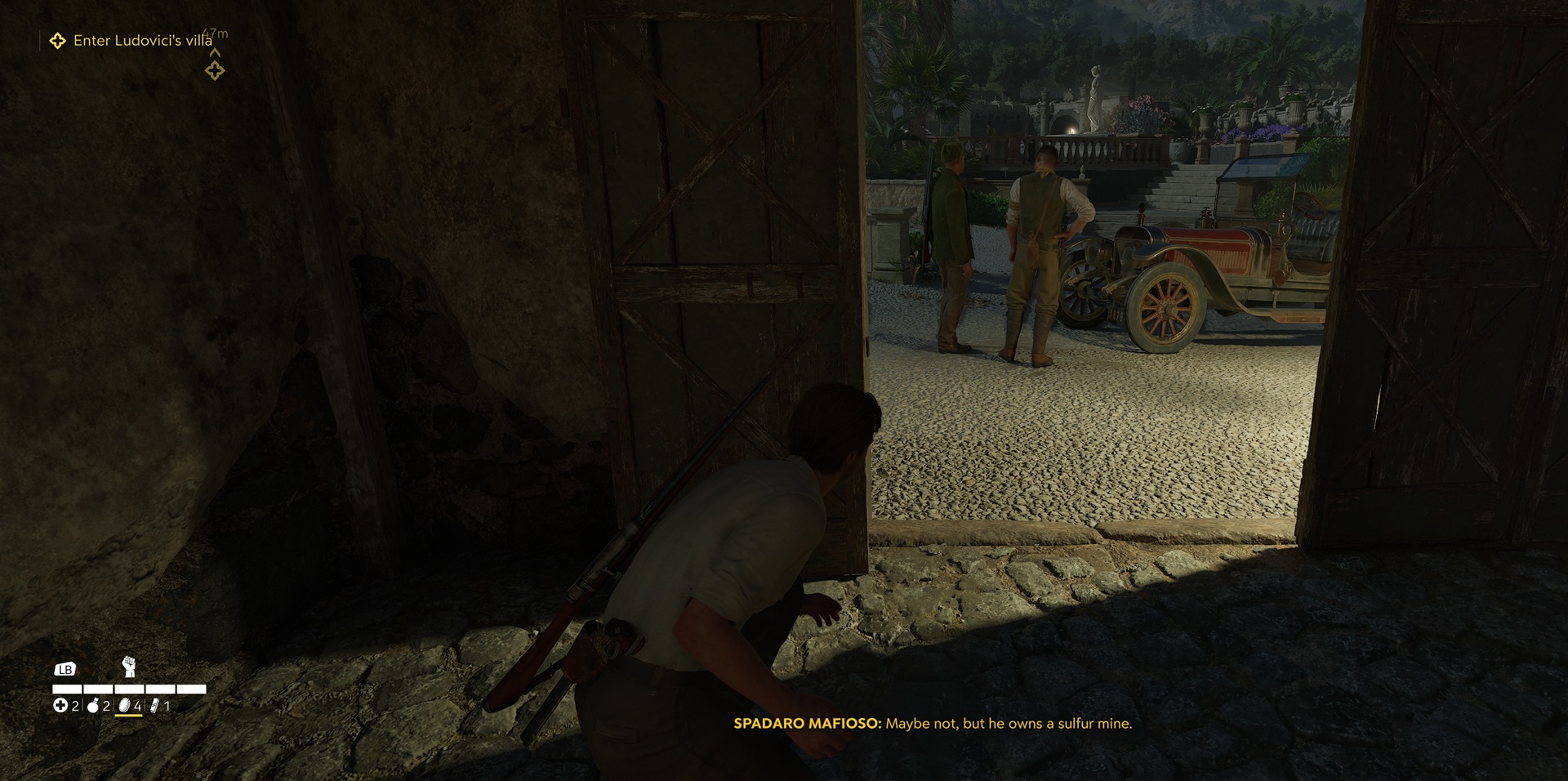Pick the rifle ammo clip item
1568x781 pixels.
tap(155, 706)
